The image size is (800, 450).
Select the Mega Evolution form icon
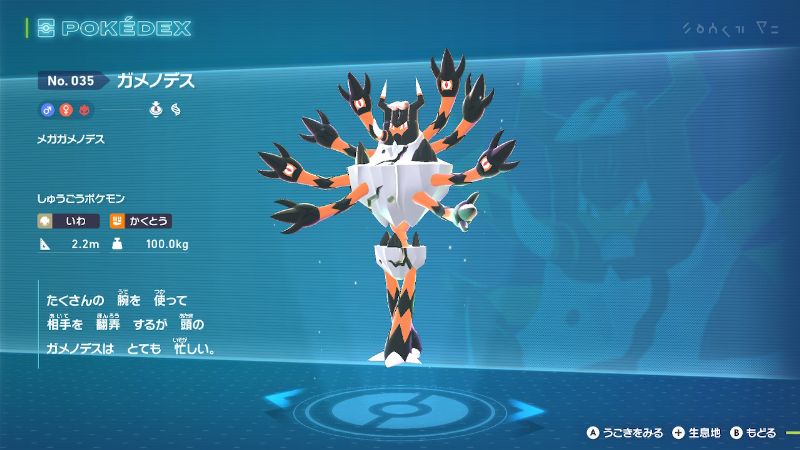(176, 109)
